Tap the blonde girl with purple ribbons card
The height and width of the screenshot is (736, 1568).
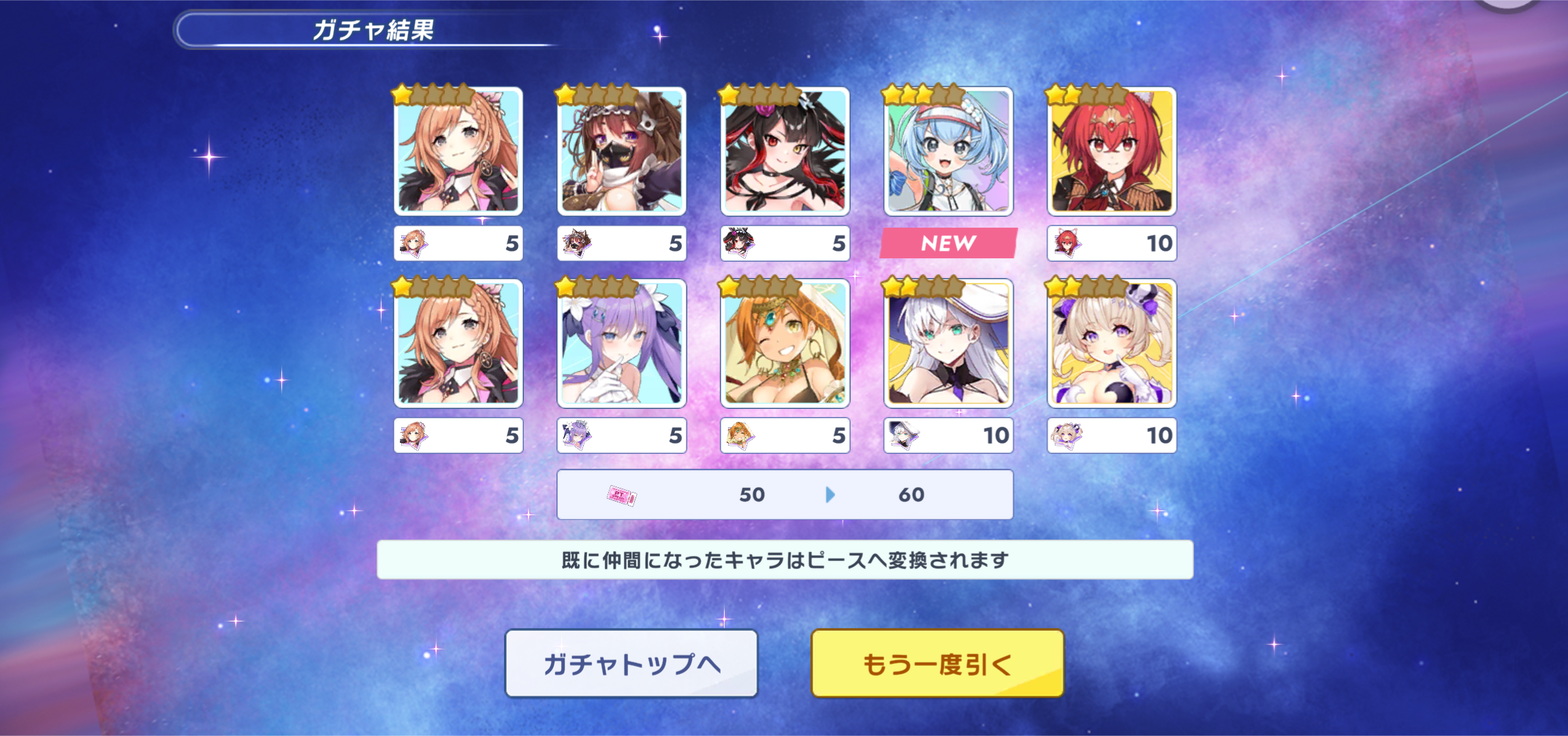click(x=1112, y=343)
